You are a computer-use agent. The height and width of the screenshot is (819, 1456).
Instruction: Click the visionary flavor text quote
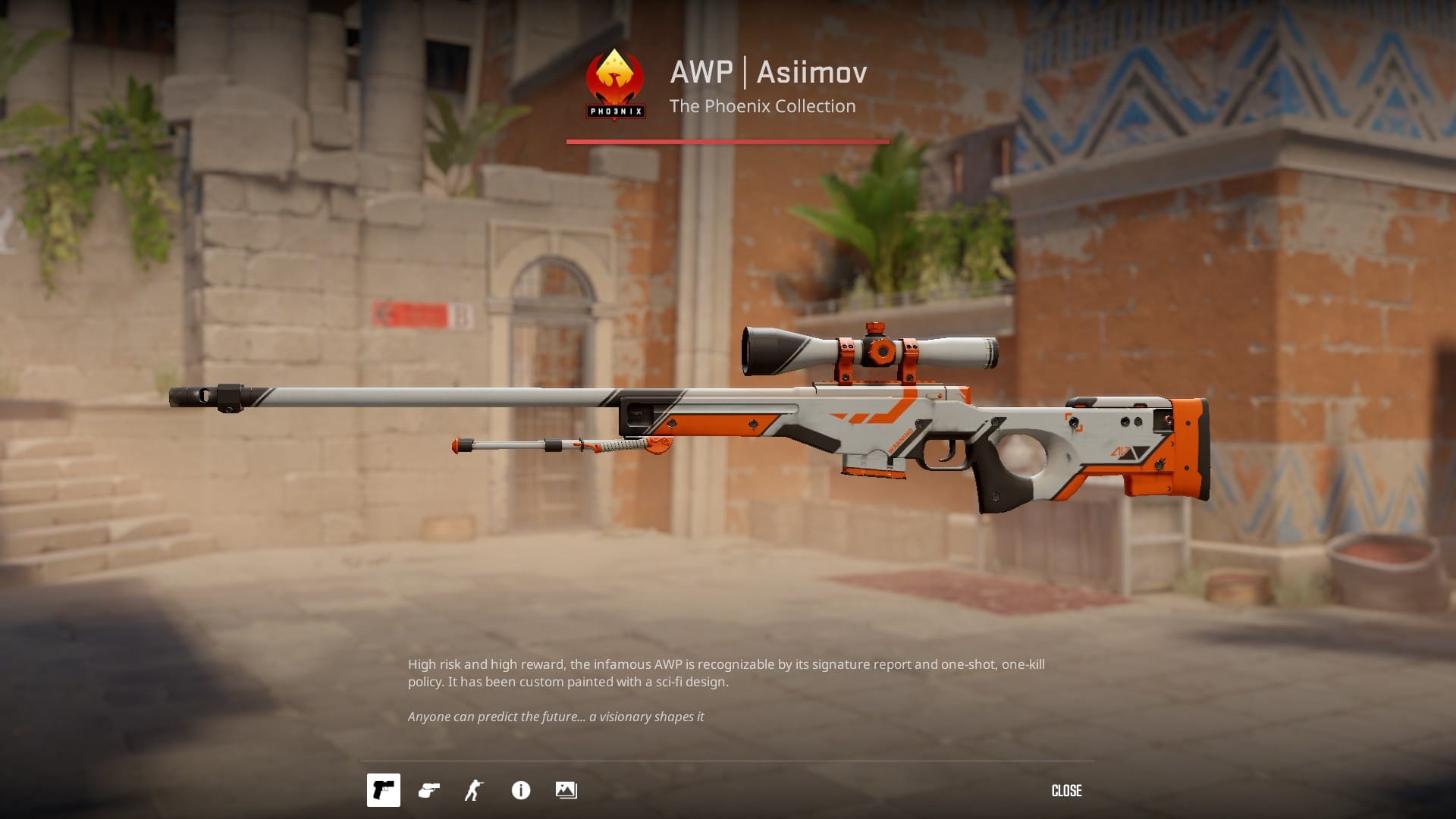(x=557, y=715)
